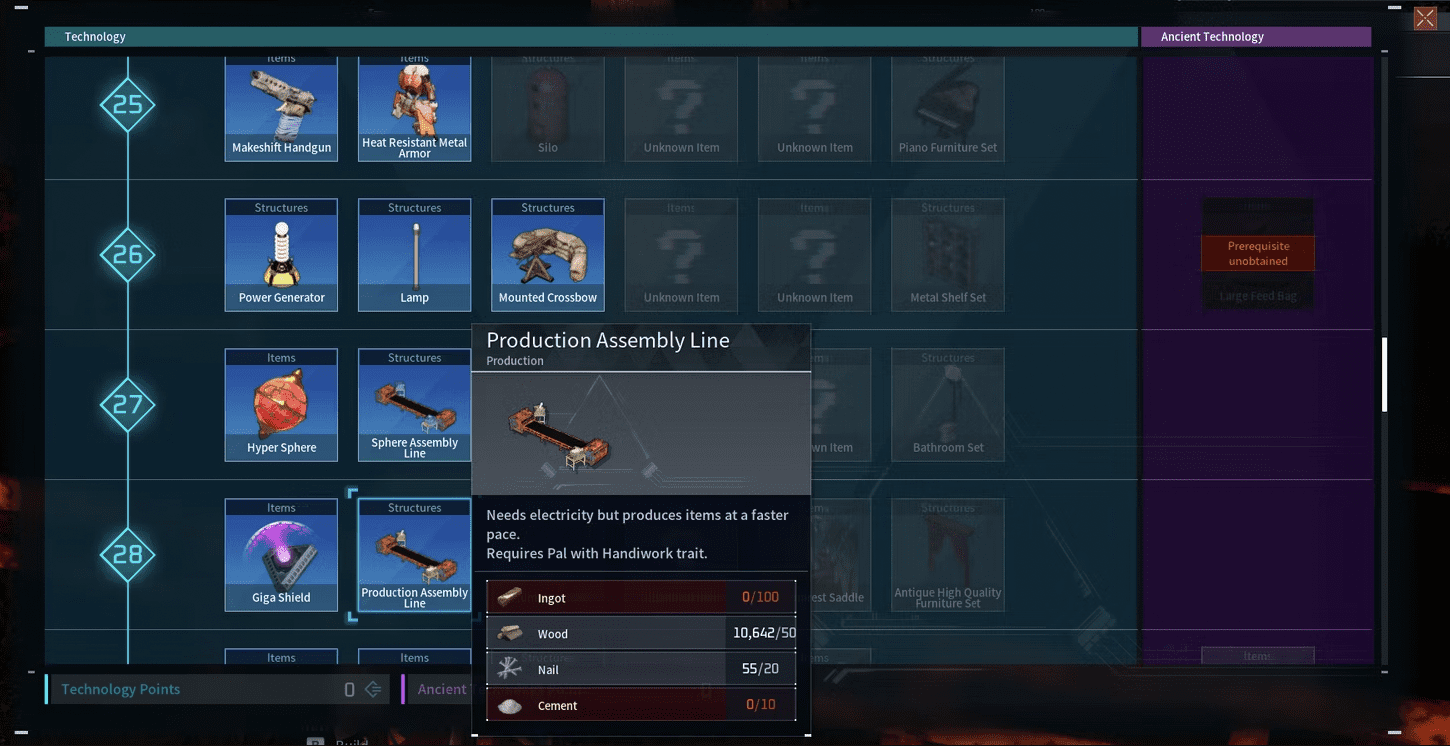The height and width of the screenshot is (746, 1450).
Task: Close the technology menu
Action: coord(1425,19)
